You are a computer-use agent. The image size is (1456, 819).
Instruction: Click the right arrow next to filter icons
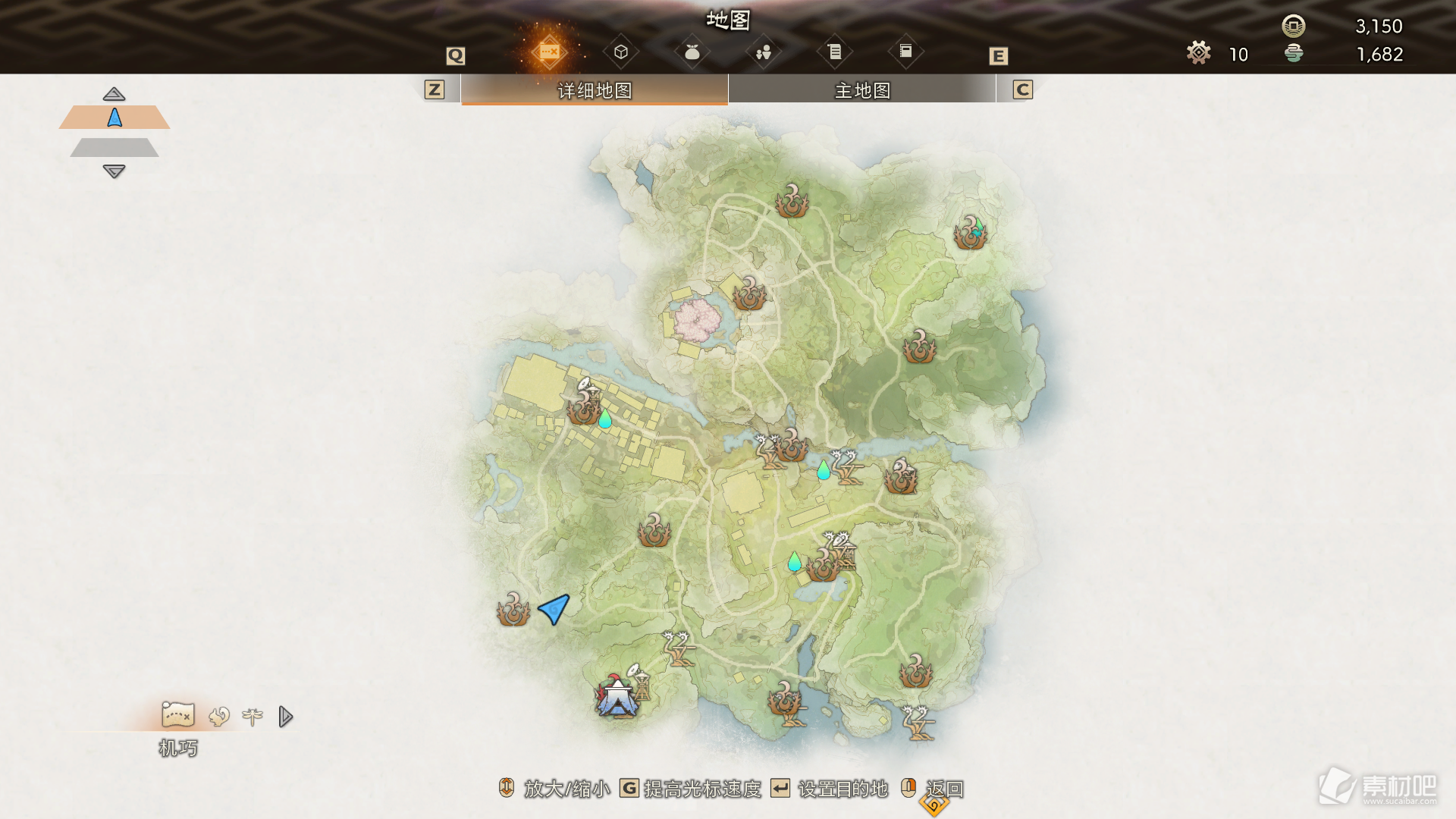point(285,717)
